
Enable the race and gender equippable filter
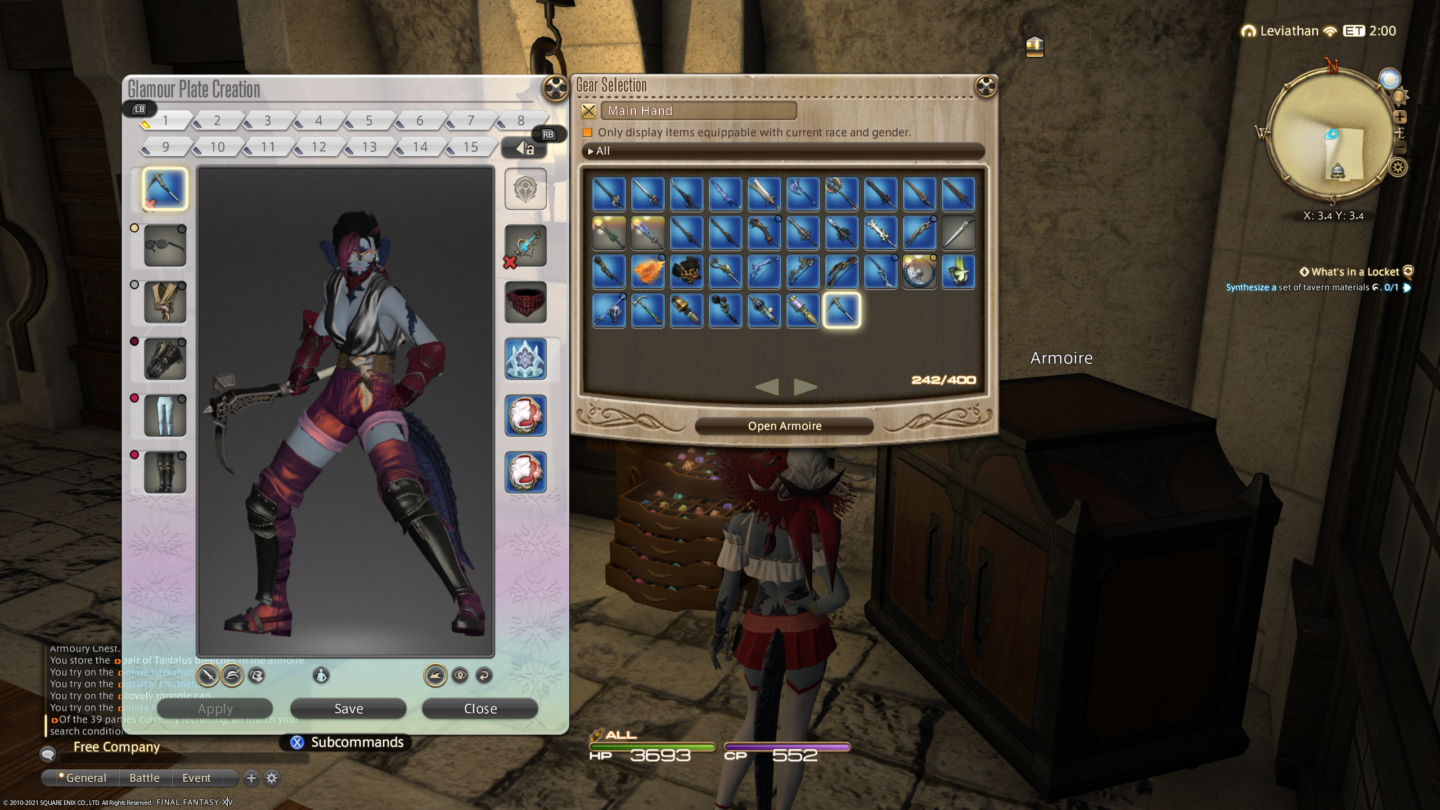(x=587, y=131)
